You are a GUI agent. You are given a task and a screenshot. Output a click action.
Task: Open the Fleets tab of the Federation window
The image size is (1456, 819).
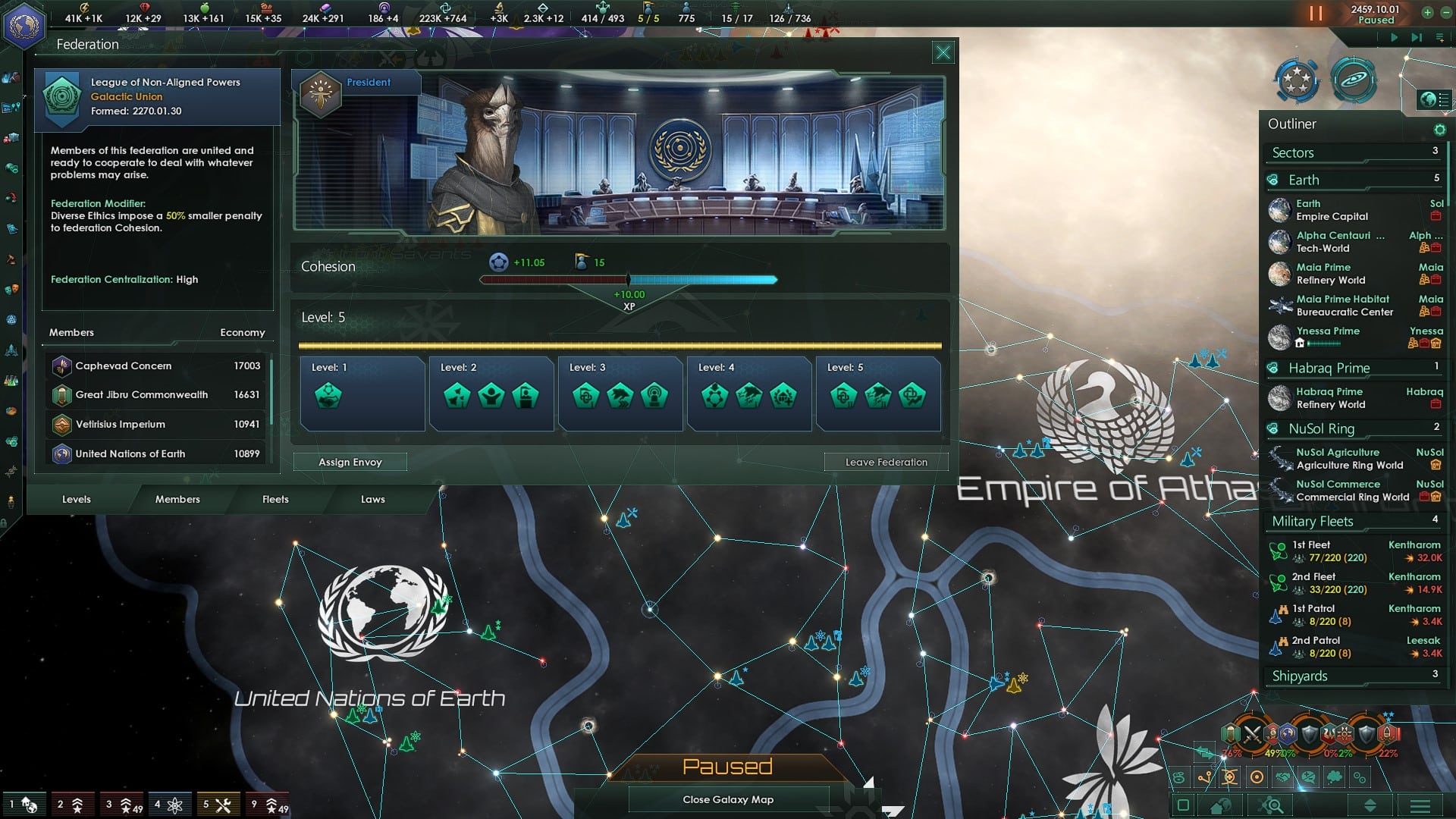coord(275,499)
